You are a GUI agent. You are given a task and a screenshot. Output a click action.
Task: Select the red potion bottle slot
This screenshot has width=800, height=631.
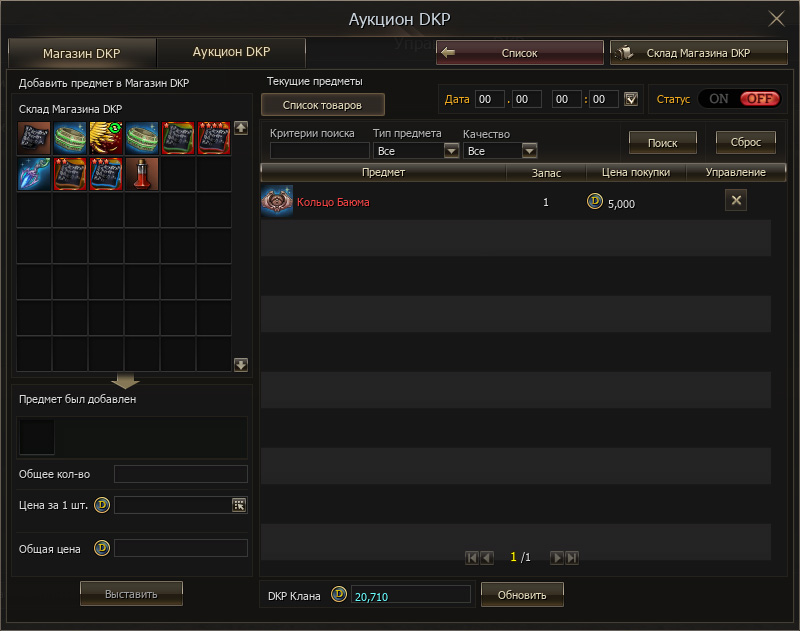[142, 174]
